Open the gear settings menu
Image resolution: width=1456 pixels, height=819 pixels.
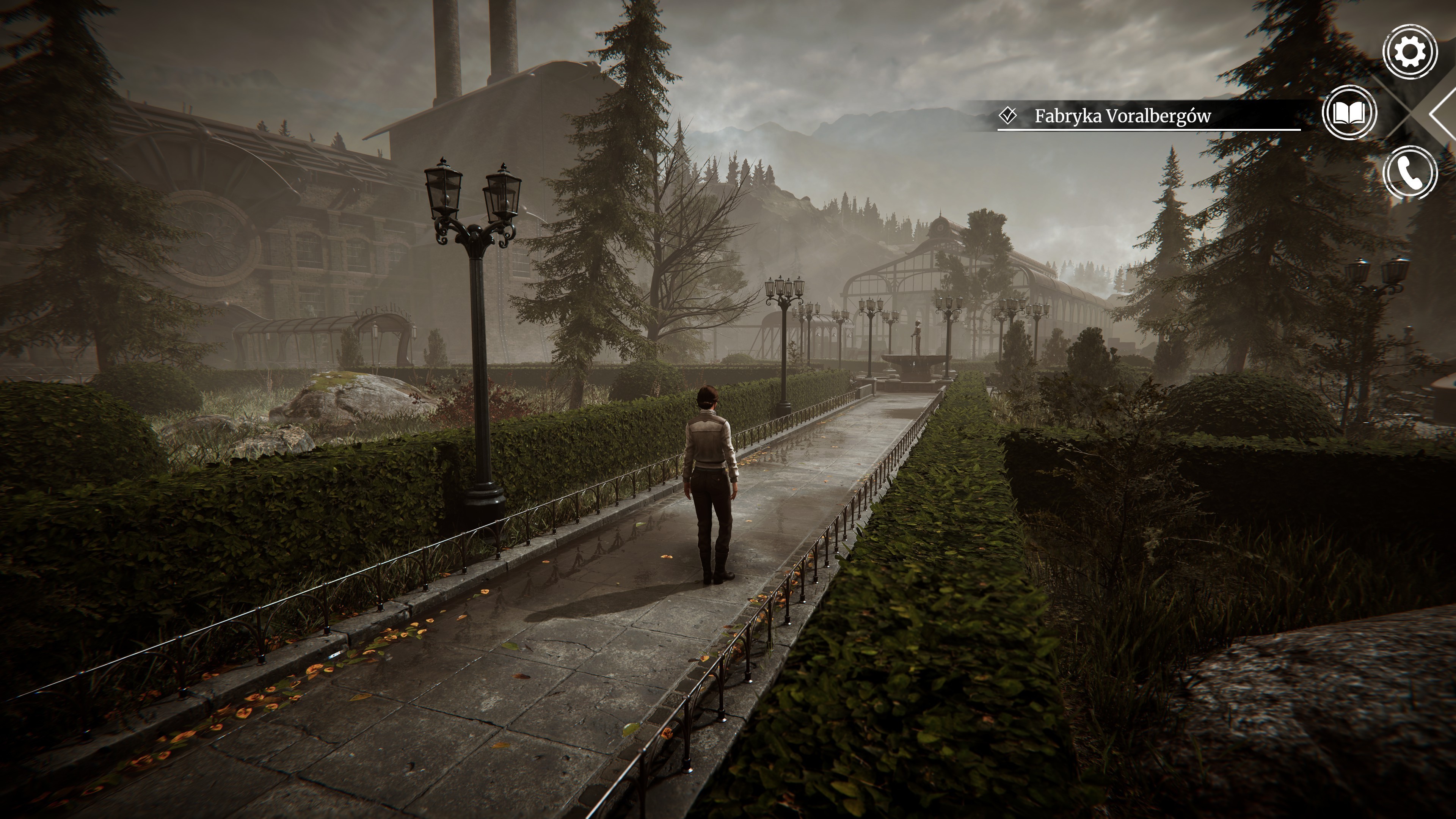coord(1410,52)
